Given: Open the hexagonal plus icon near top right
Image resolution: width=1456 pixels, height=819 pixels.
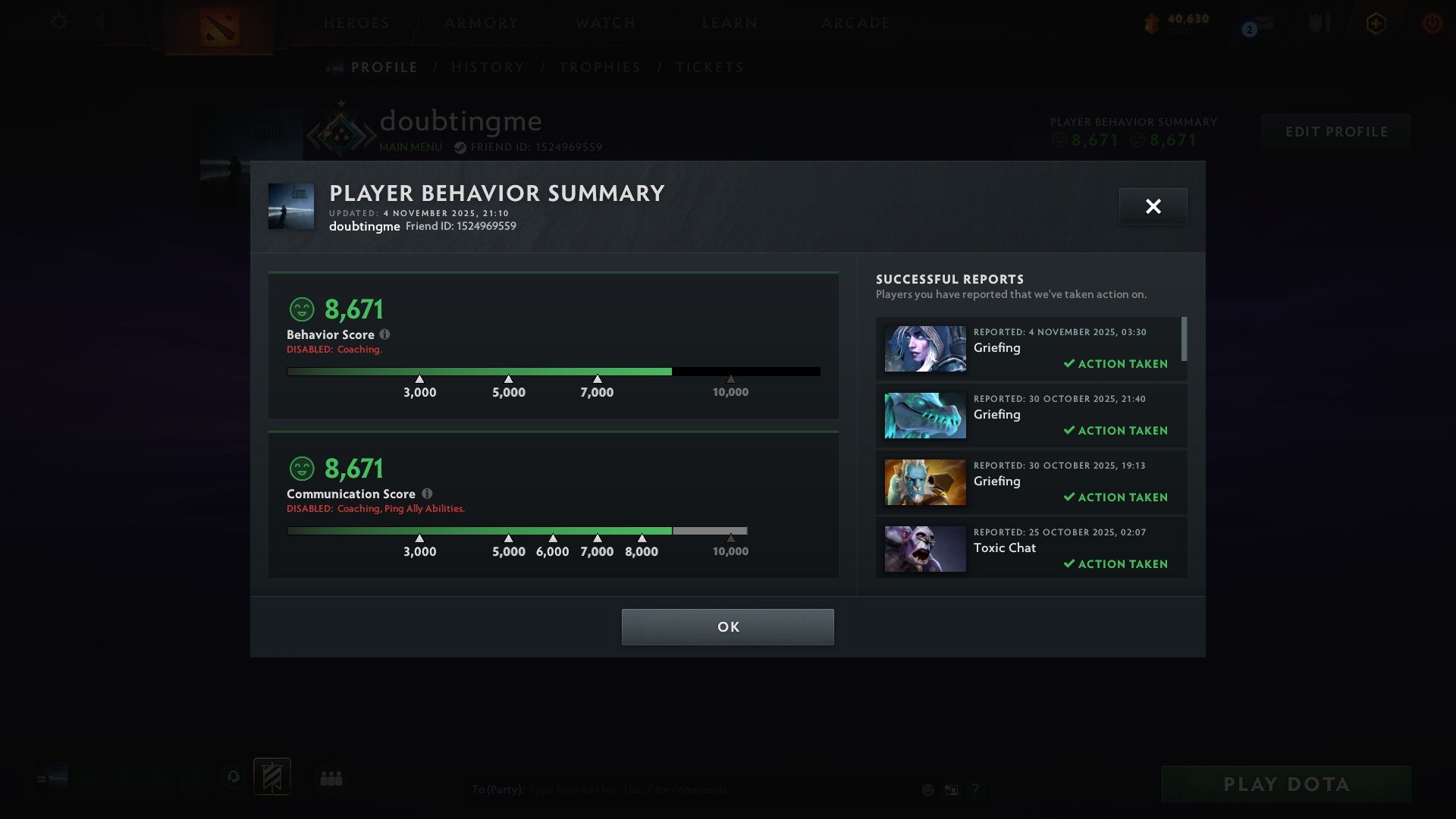Looking at the screenshot, I should 1376,22.
